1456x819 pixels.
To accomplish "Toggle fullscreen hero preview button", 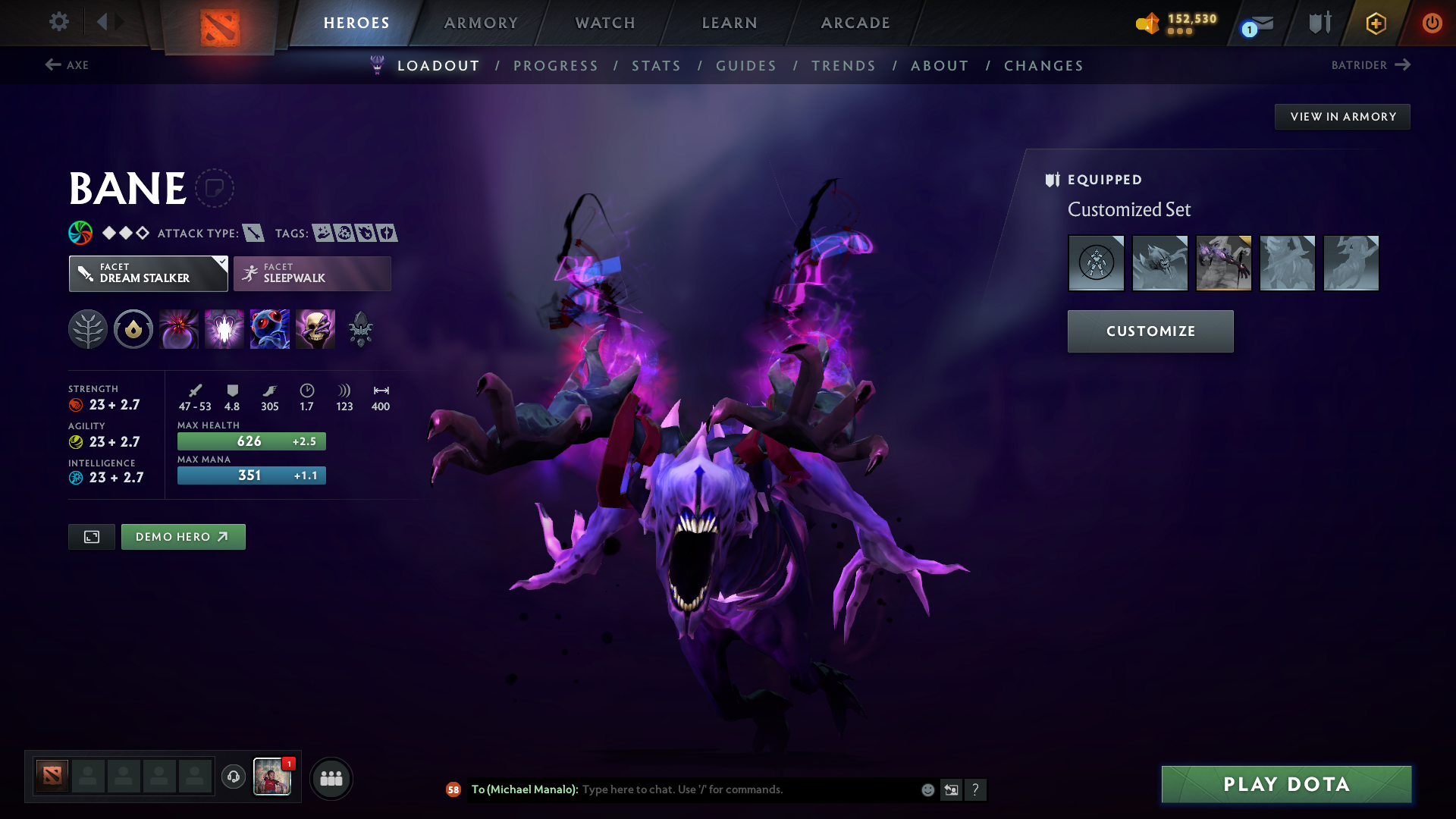I will click(x=91, y=536).
